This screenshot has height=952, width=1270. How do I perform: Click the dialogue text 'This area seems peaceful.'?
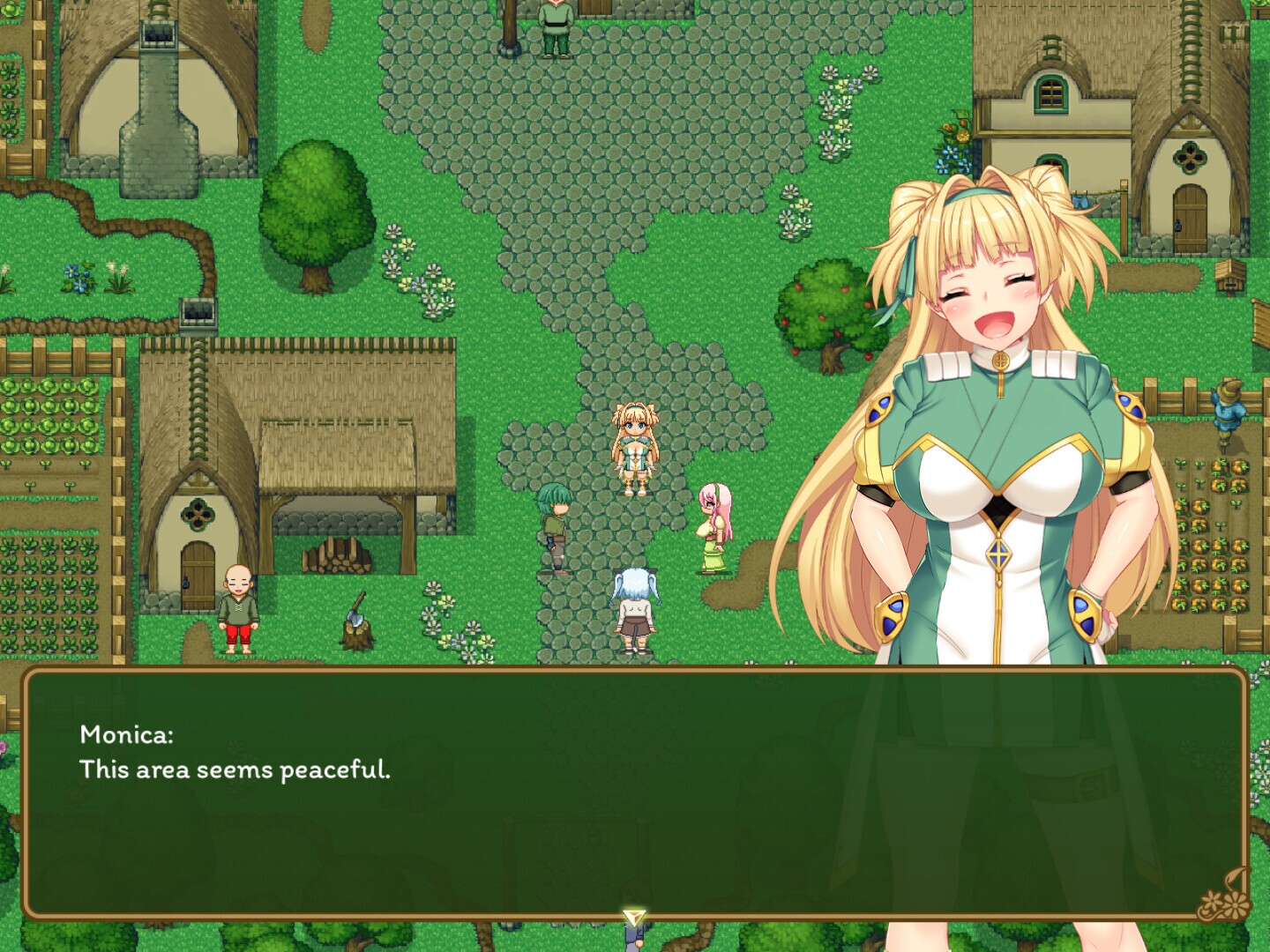238,769
